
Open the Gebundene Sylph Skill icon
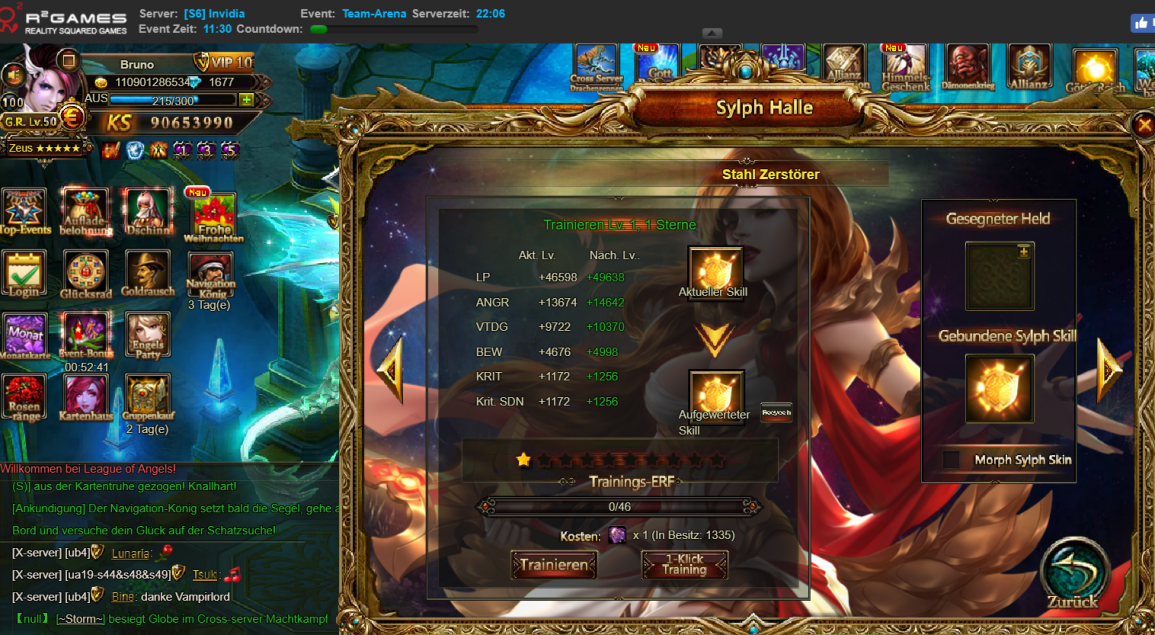(999, 388)
